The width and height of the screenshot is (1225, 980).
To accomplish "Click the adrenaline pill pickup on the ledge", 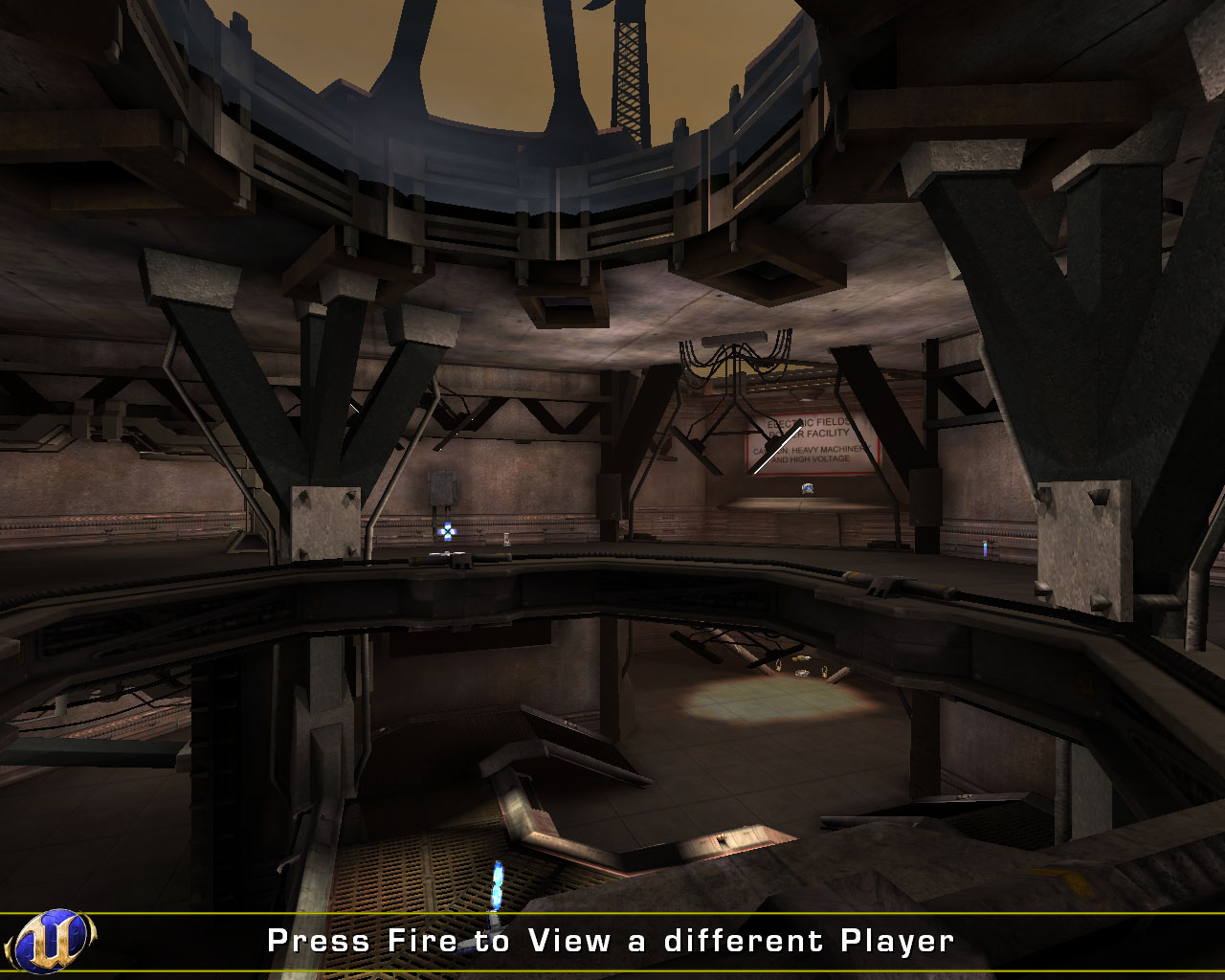I will click(x=507, y=539).
